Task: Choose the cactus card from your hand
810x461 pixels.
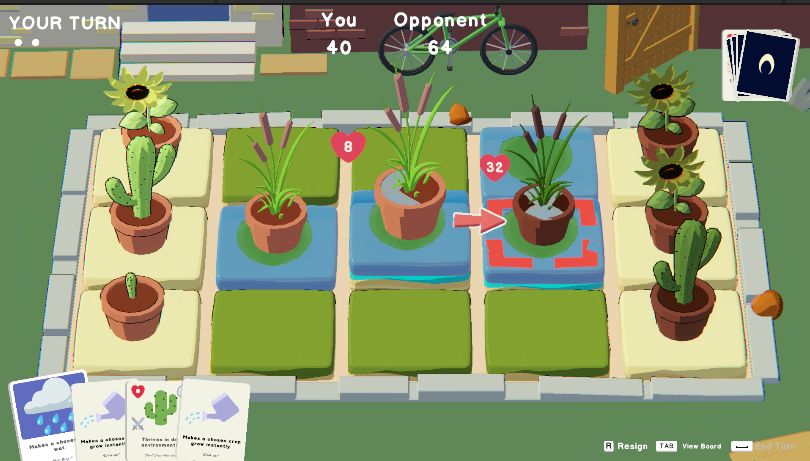Action: pyautogui.click(x=158, y=420)
